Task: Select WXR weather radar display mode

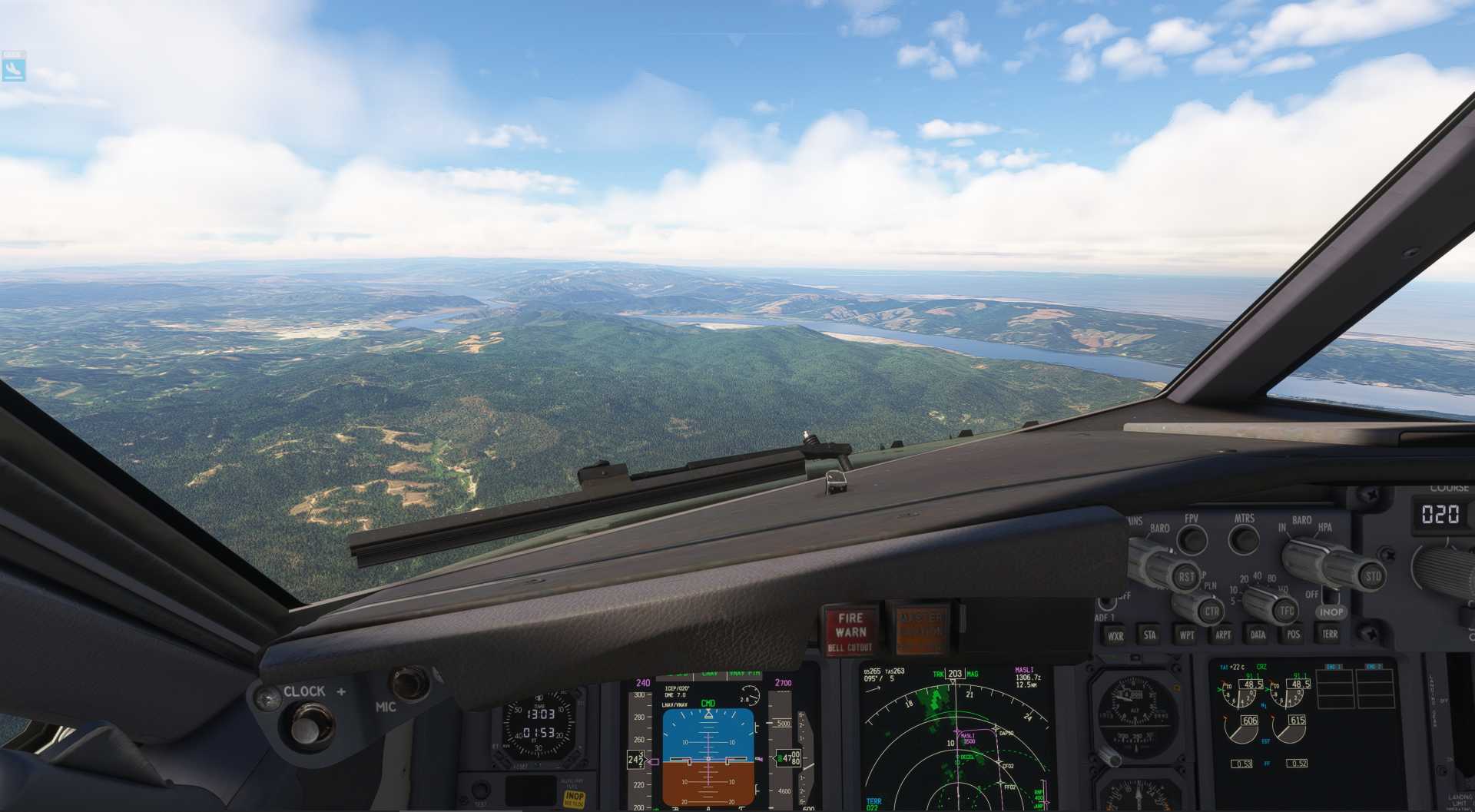Action: click(x=1116, y=635)
